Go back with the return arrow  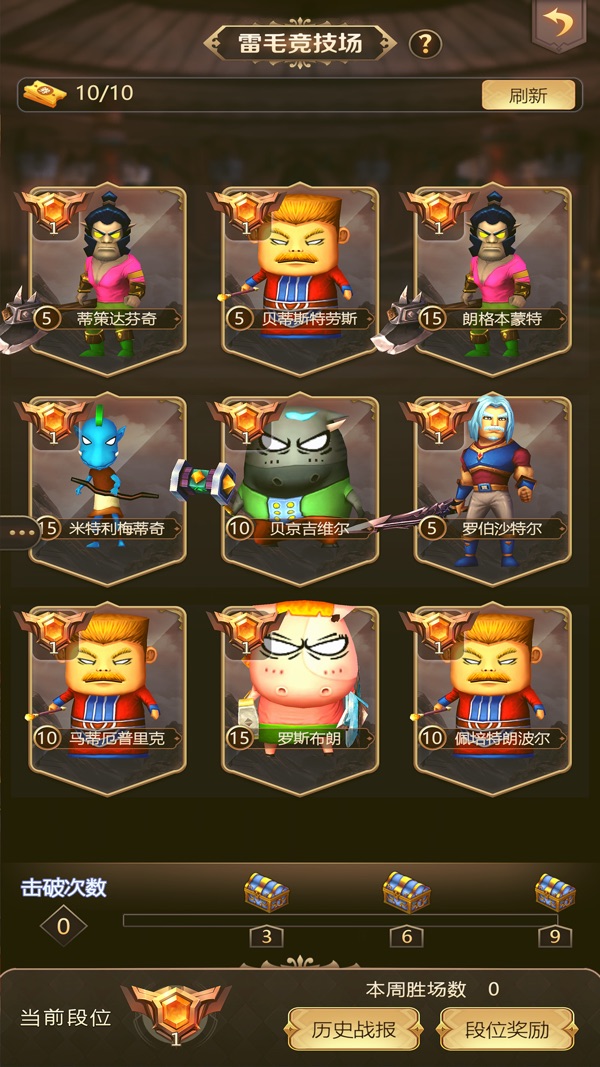[x=559, y=22]
